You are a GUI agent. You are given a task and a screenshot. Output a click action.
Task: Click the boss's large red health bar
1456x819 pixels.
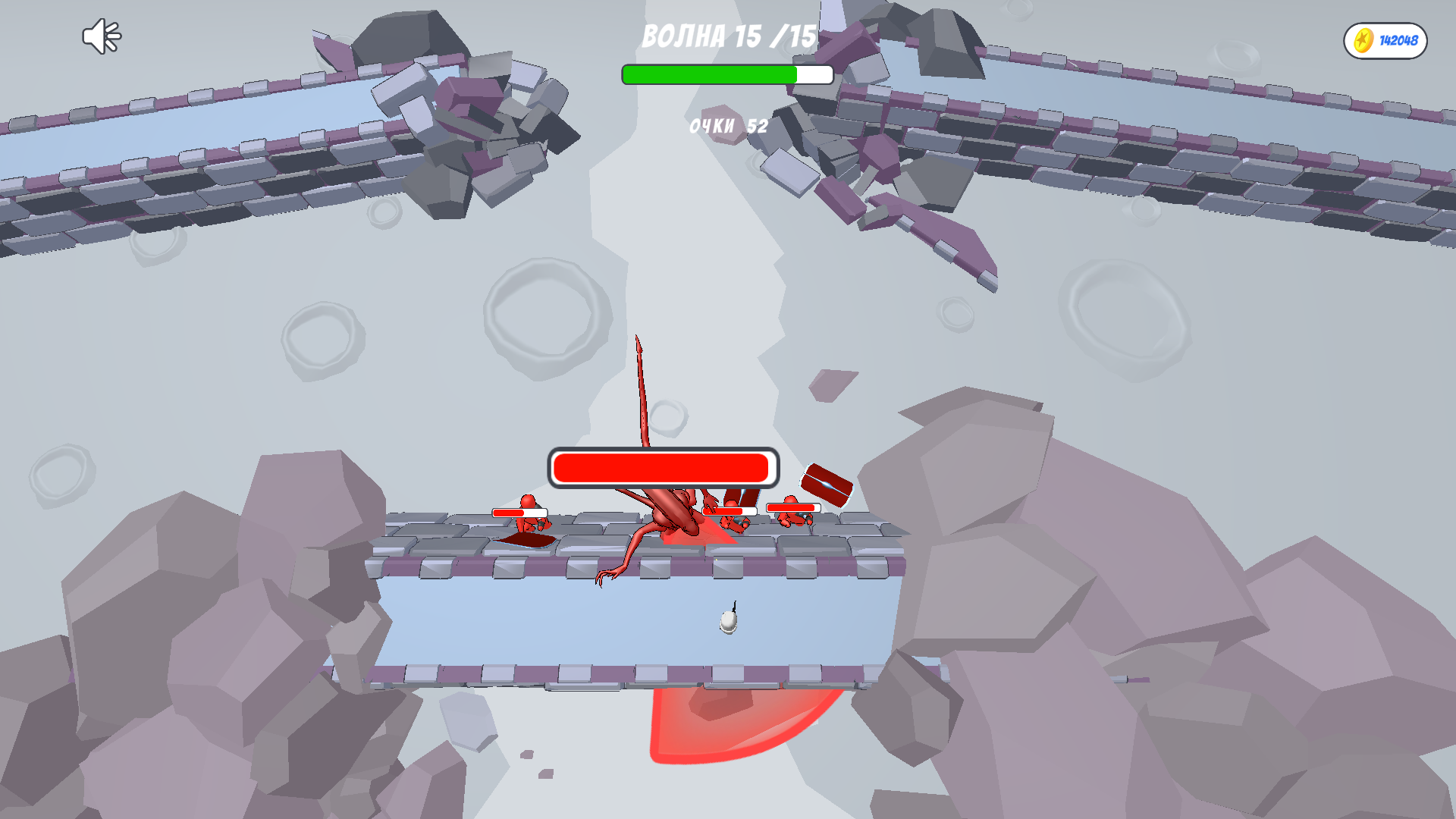tap(663, 467)
